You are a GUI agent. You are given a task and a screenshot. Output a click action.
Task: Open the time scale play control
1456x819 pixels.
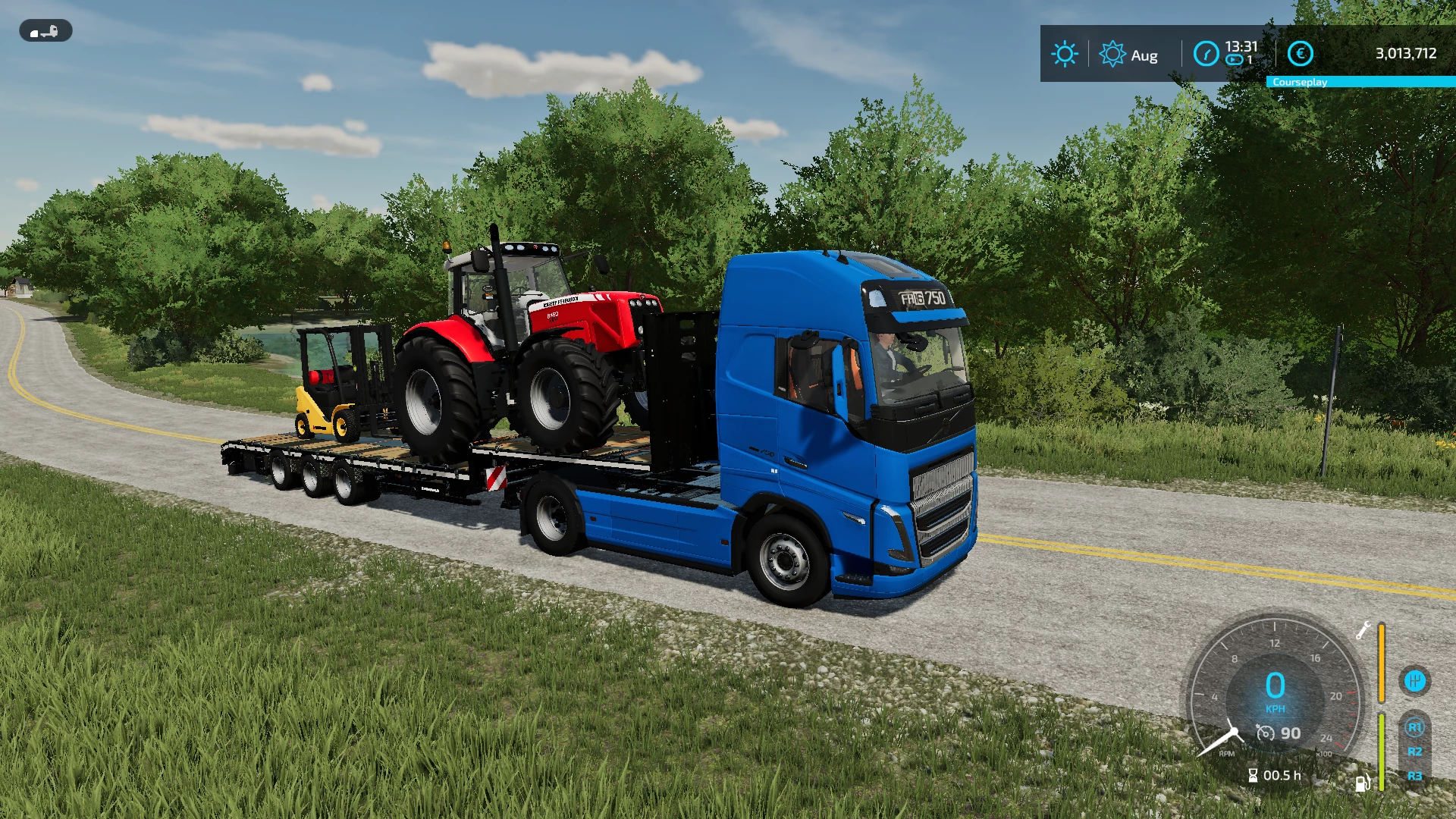[x=1234, y=58]
